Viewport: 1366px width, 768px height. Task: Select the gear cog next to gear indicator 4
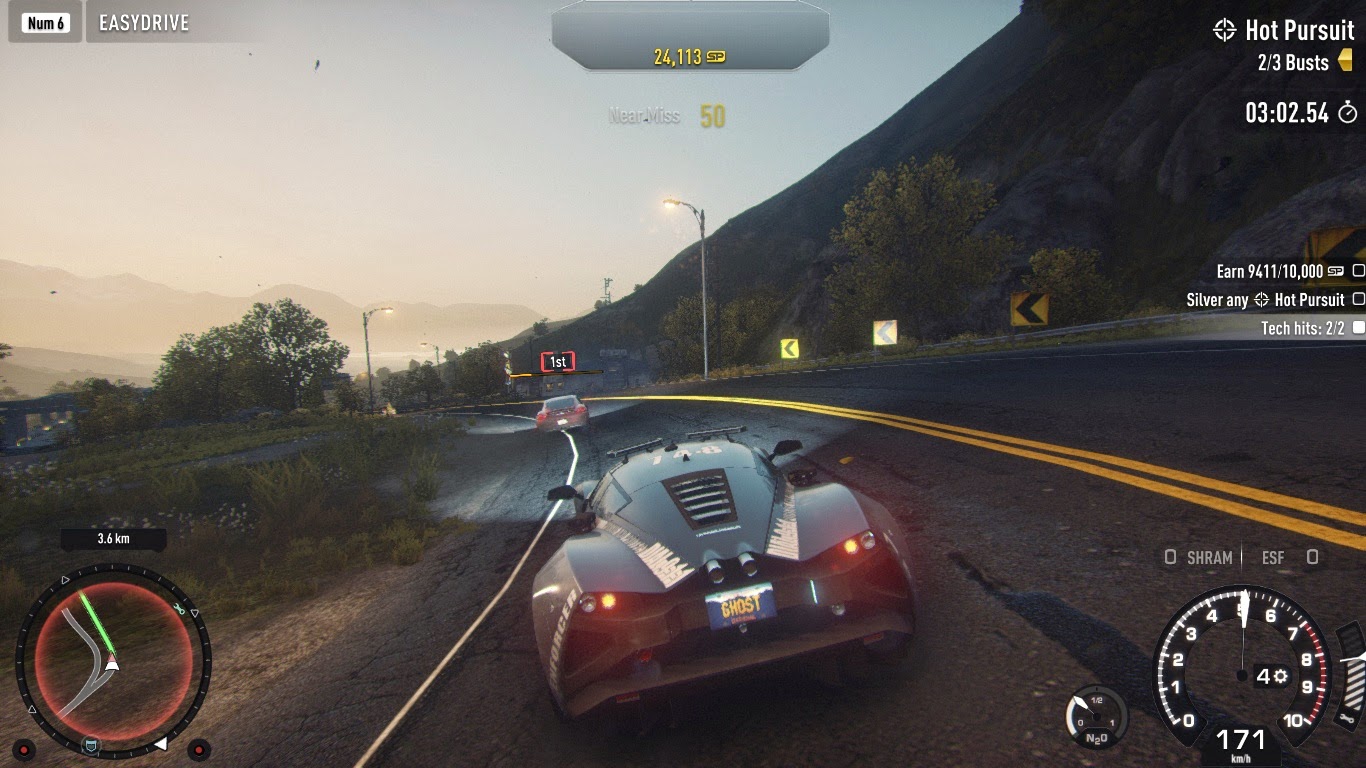1280,677
